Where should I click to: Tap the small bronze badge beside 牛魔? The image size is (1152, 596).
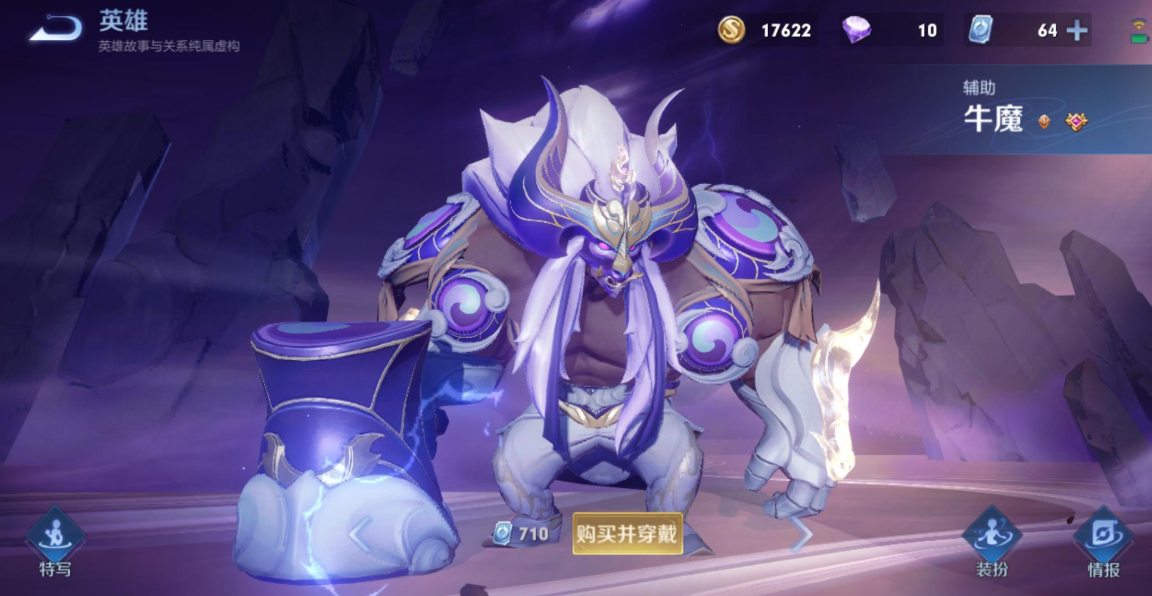click(x=1044, y=122)
